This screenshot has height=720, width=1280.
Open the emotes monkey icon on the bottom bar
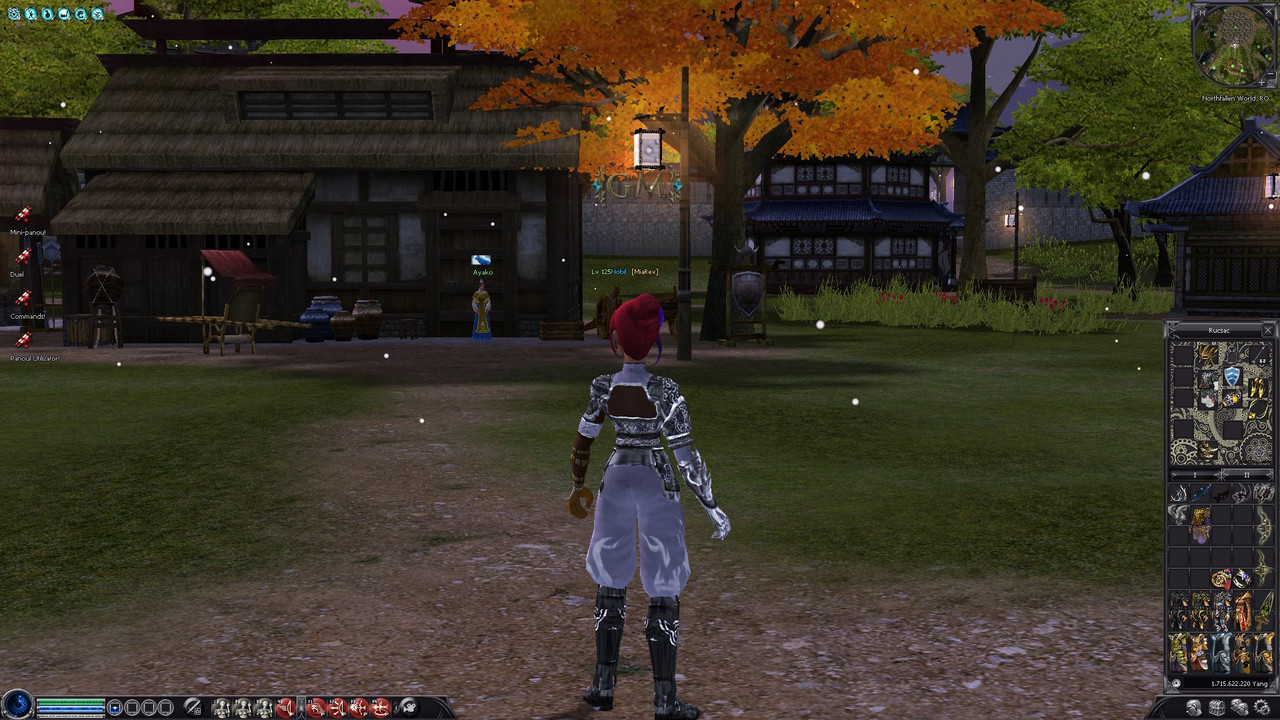tap(410, 707)
